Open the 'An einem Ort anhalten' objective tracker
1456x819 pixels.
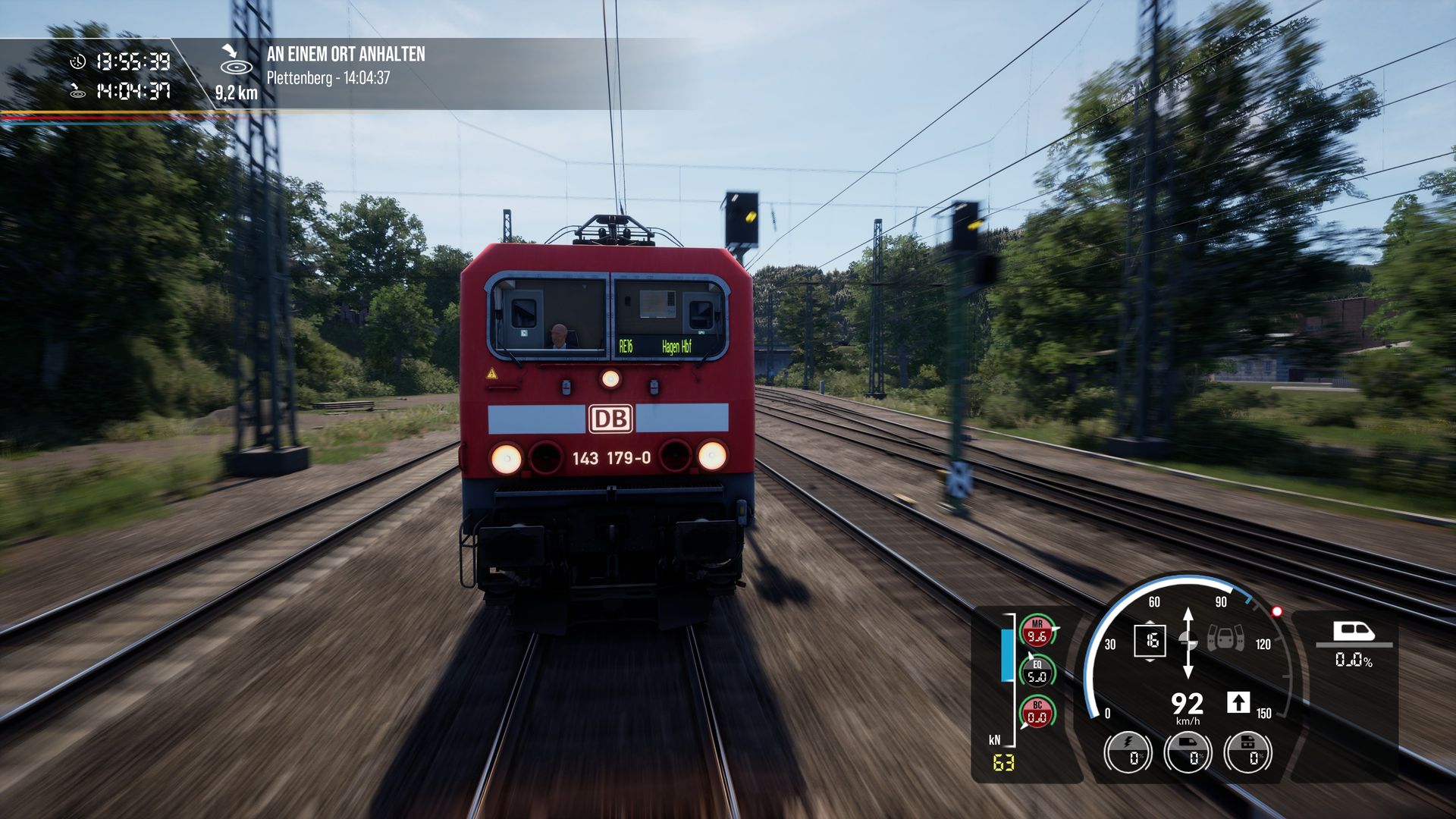(x=345, y=55)
